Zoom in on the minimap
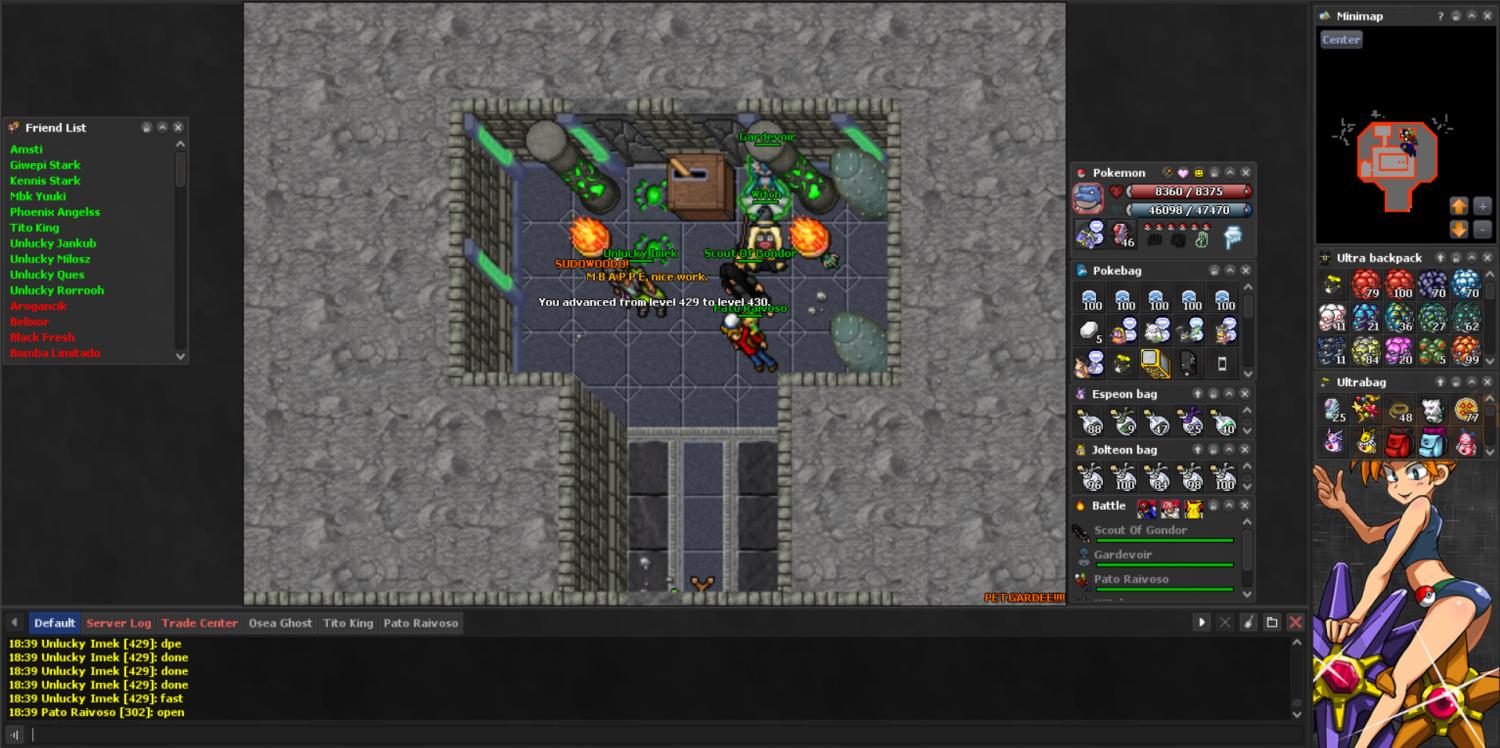The width and height of the screenshot is (1500, 748). pyautogui.click(x=1482, y=206)
